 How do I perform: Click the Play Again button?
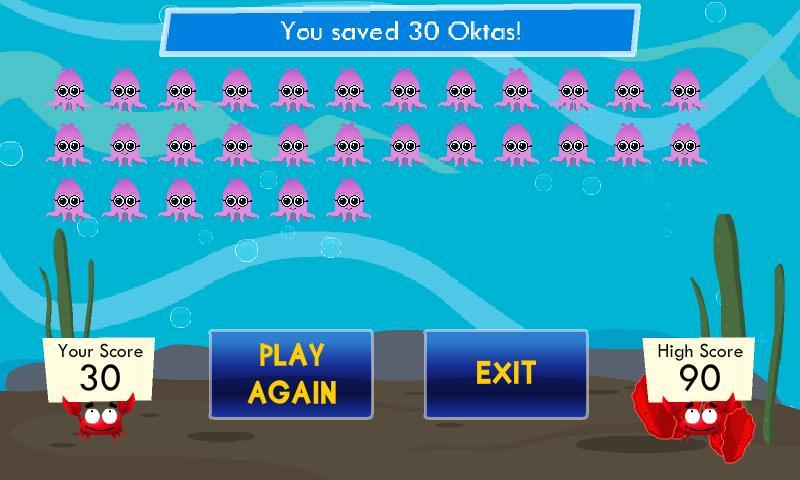(291, 374)
